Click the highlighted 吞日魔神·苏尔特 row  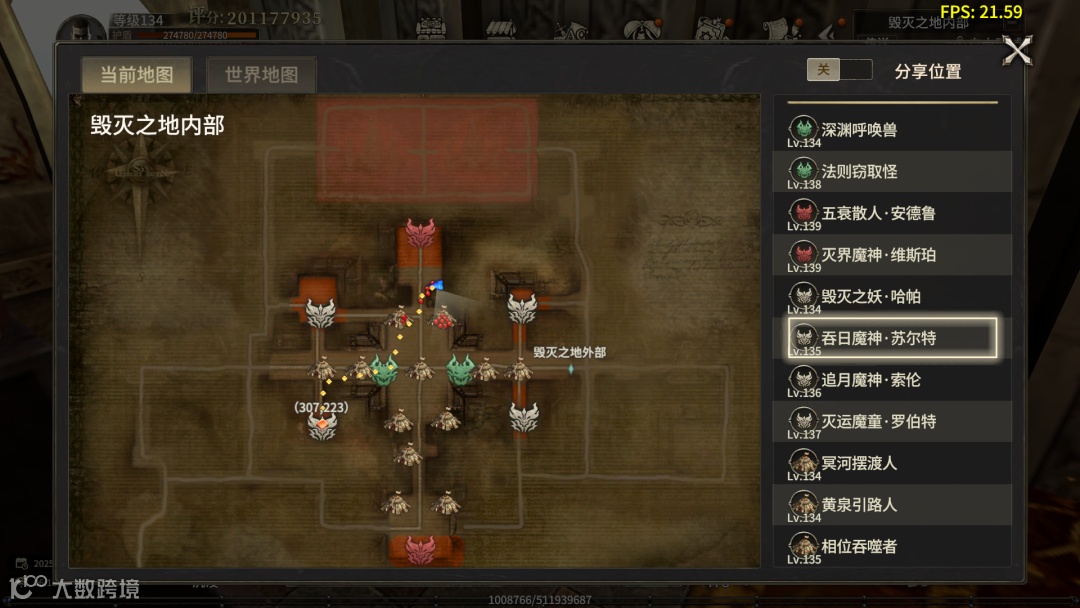(x=892, y=338)
